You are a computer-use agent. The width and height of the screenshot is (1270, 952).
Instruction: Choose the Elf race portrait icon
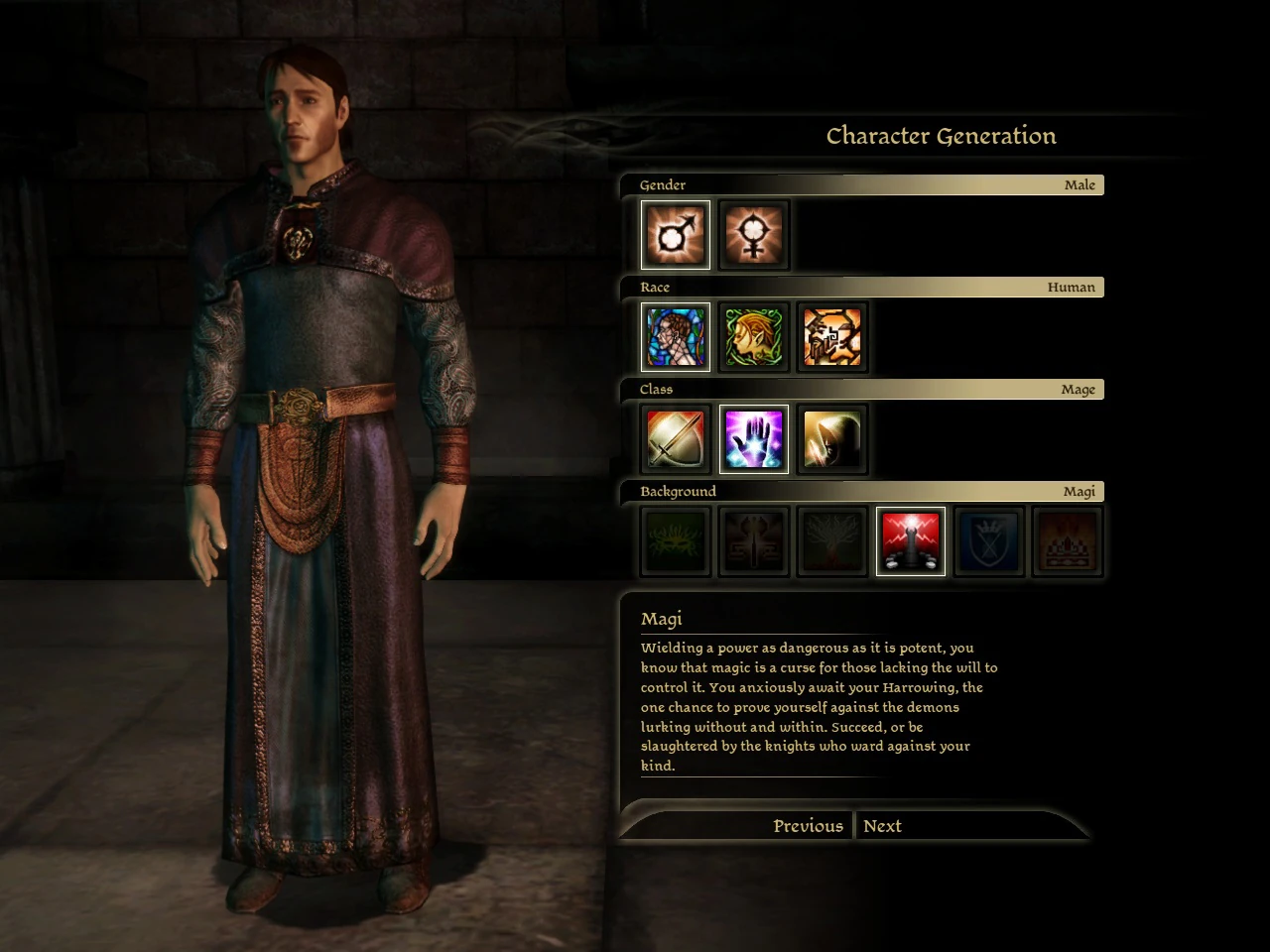(754, 337)
